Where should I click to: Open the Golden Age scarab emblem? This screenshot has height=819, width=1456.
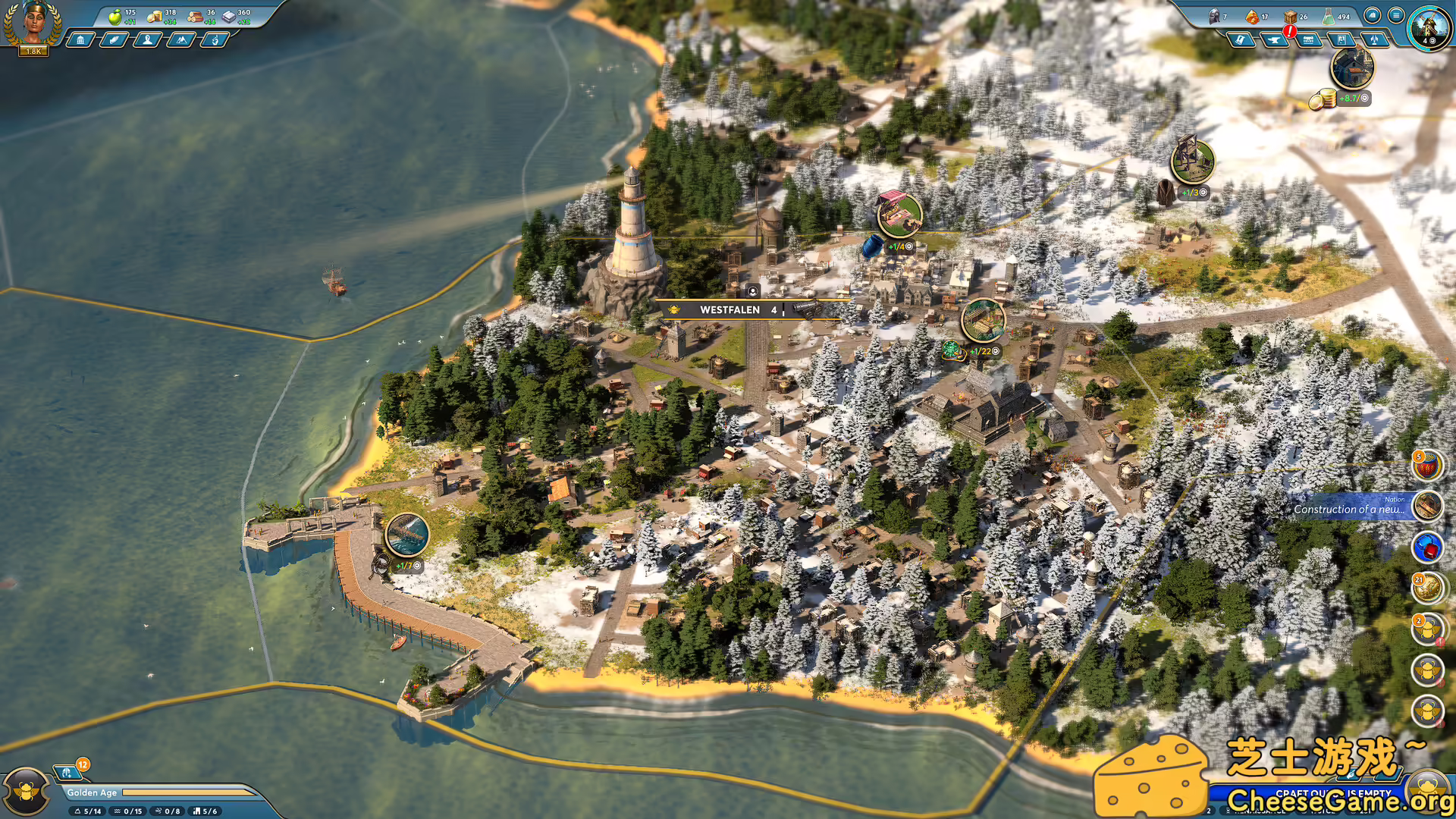[27, 792]
